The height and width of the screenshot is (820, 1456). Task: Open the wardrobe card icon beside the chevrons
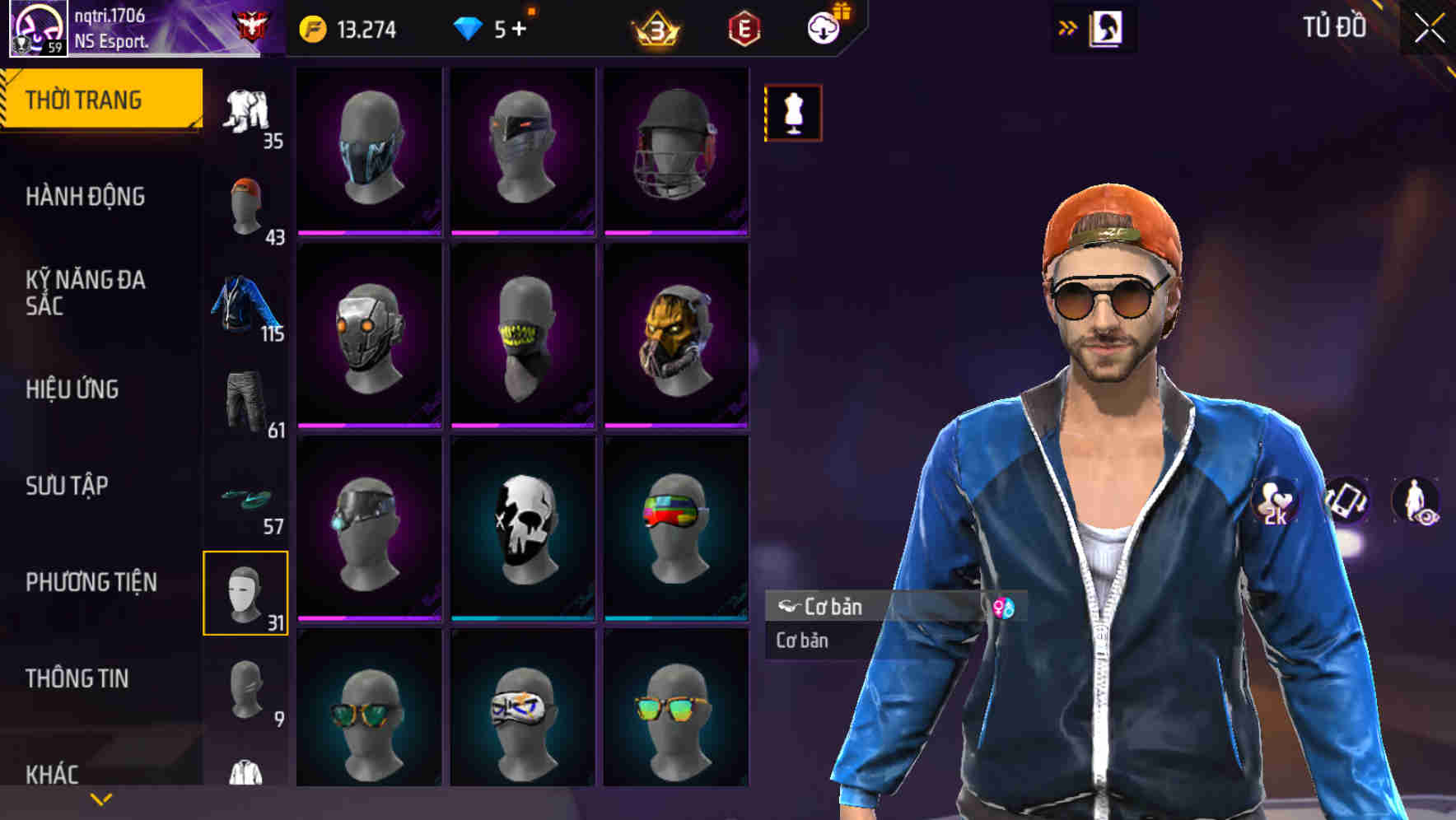1108,27
